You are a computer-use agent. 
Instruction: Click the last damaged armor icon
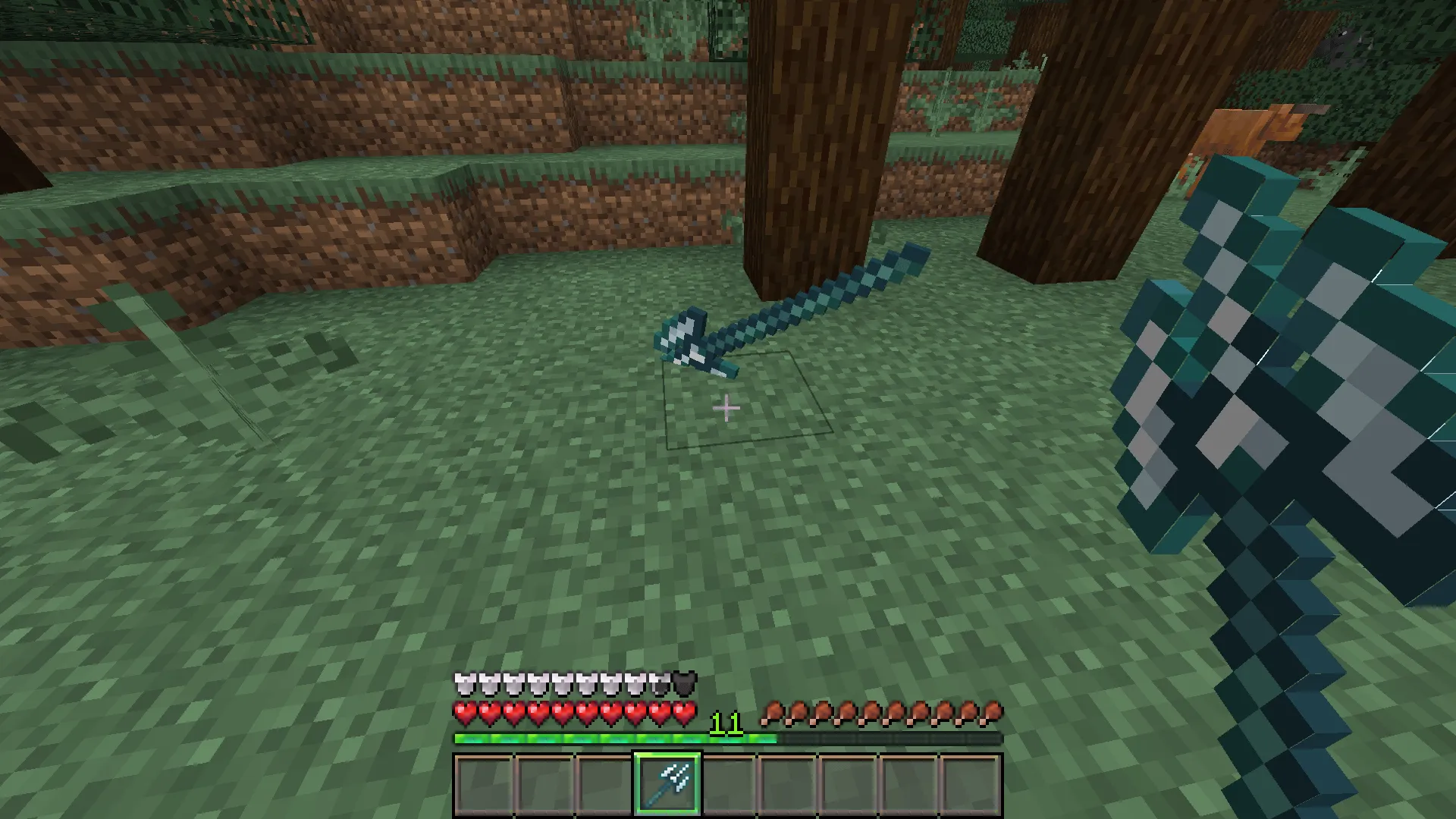683,681
